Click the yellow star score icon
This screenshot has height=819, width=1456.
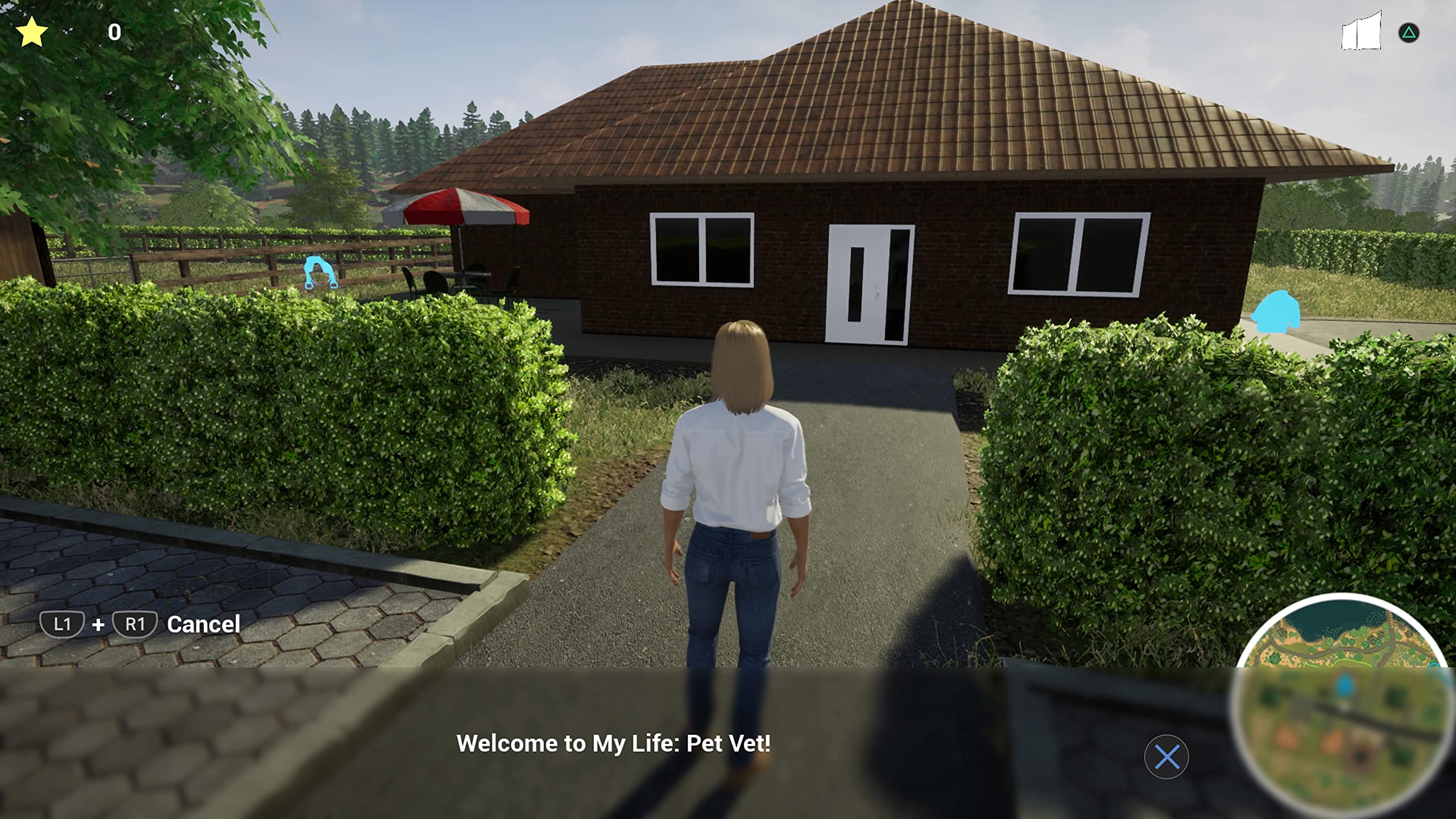pyautogui.click(x=31, y=32)
